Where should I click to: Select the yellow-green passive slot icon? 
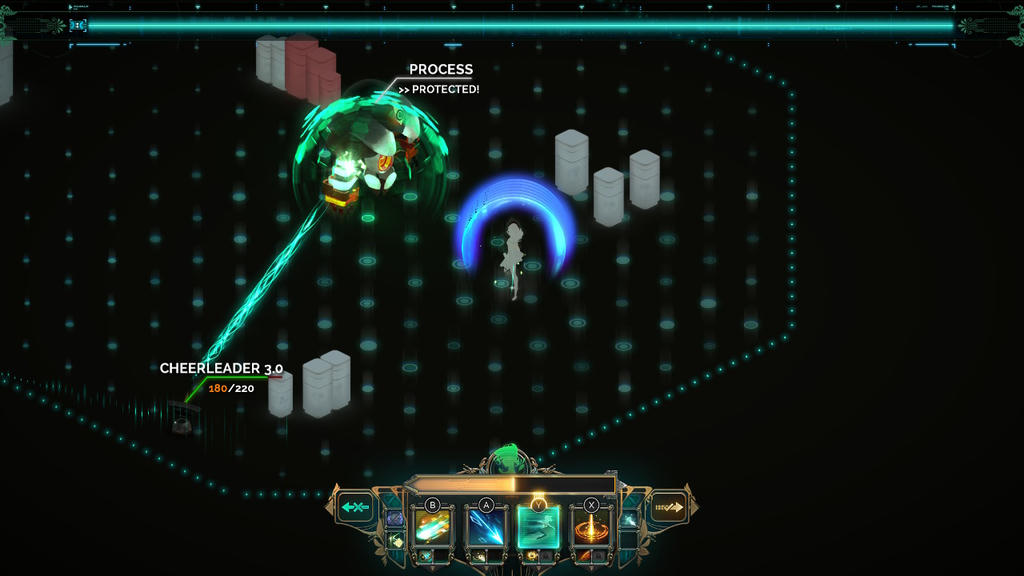(395, 540)
